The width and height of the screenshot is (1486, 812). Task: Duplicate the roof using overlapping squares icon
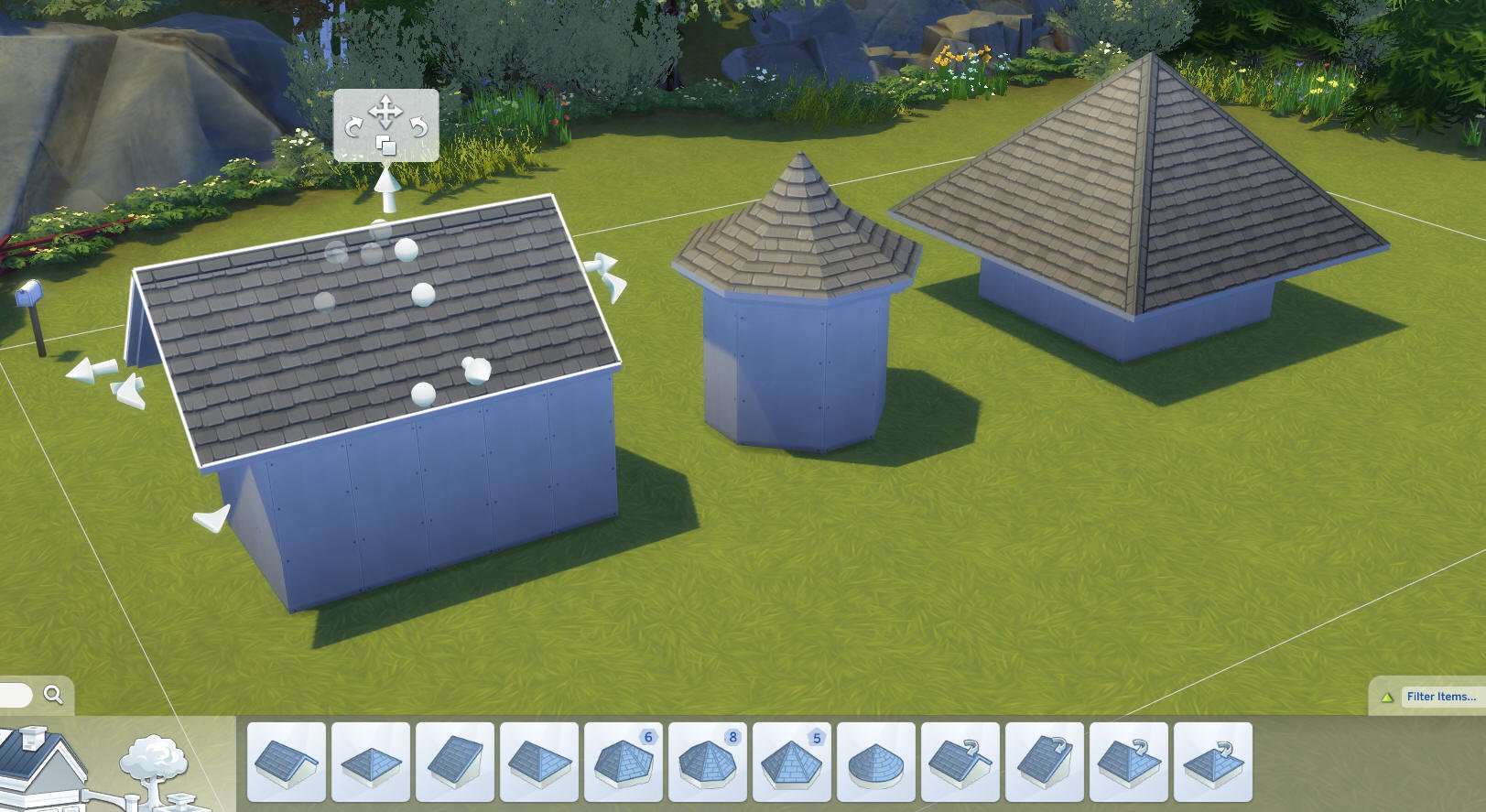385,146
